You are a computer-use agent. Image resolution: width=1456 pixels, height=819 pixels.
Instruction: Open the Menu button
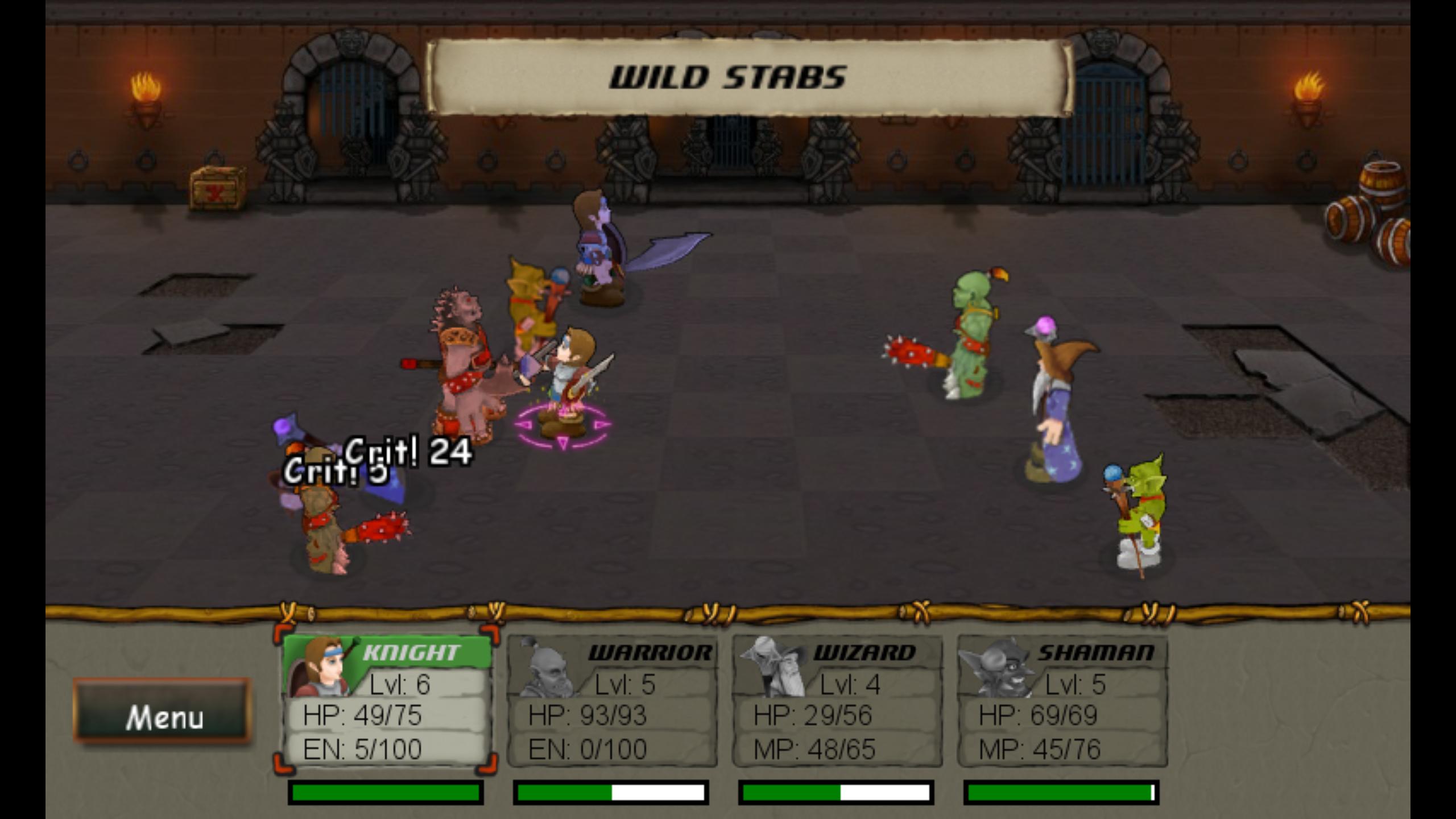[x=162, y=711]
